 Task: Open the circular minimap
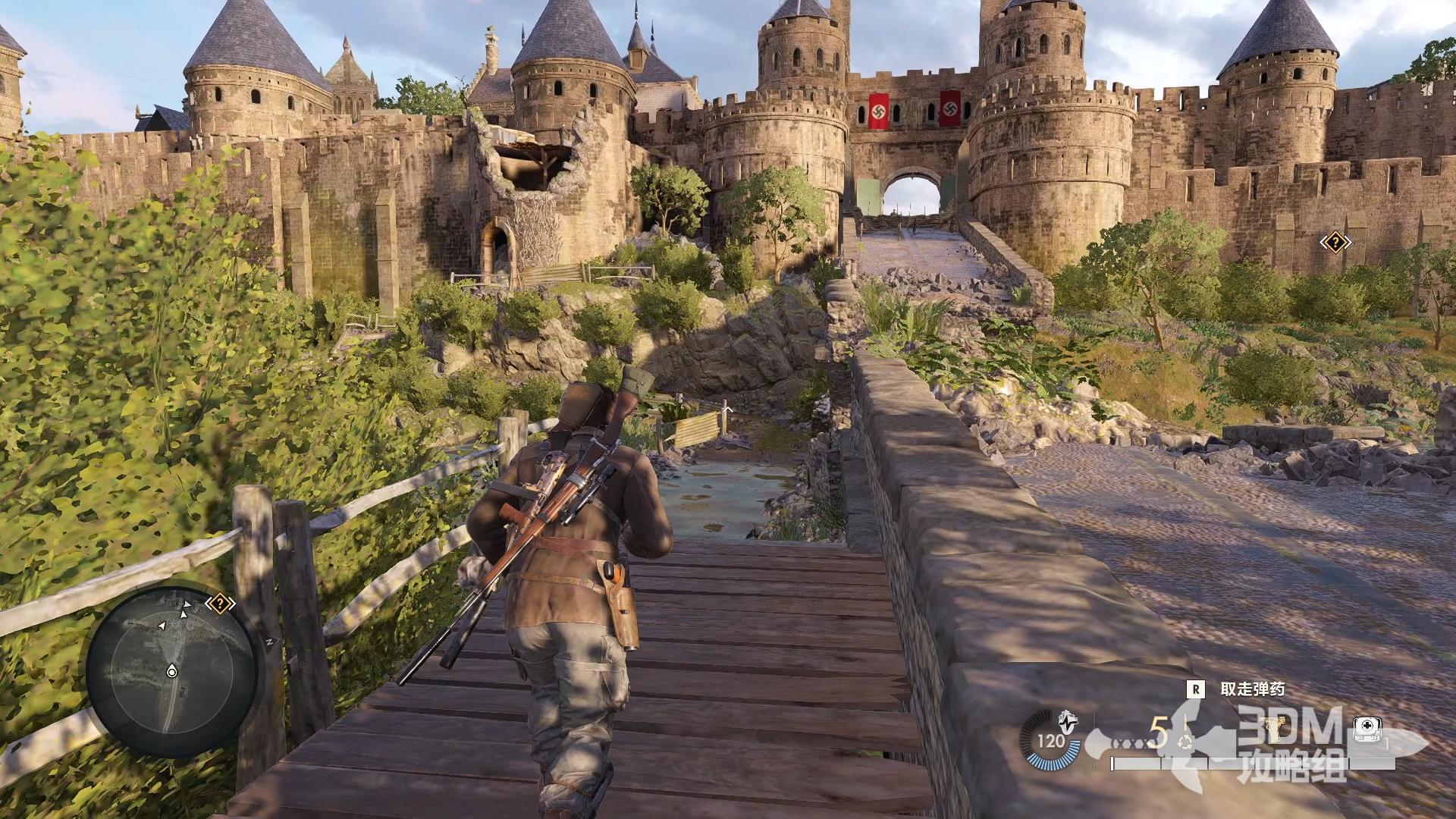tap(171, 671)
